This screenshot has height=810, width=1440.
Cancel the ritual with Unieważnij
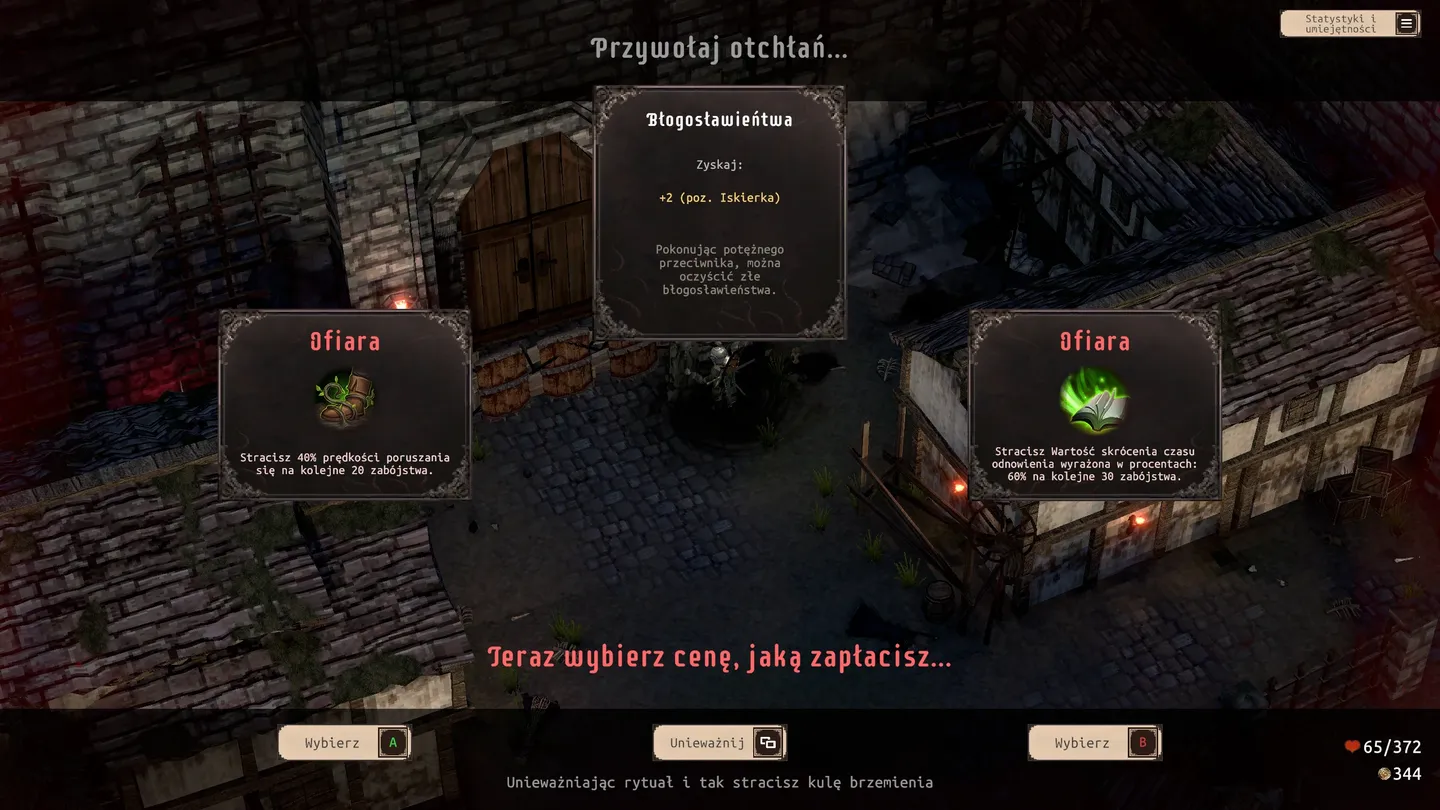point(719,743)
